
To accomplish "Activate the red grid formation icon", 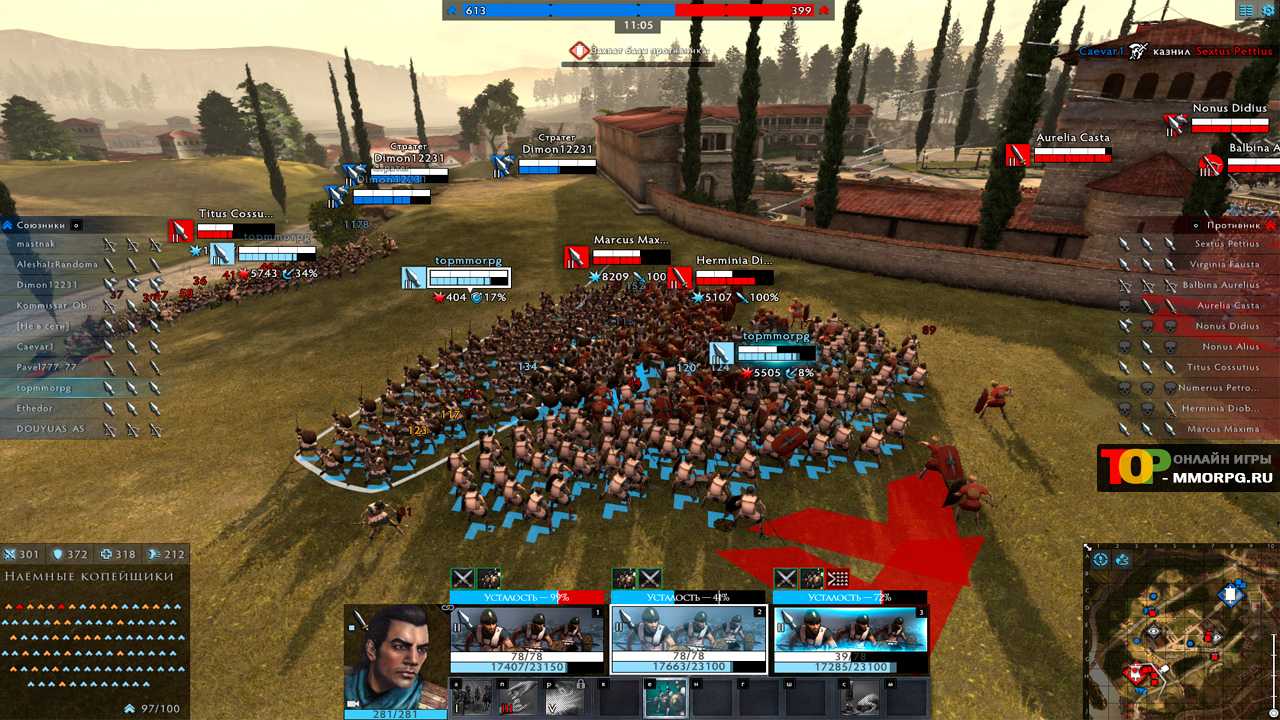I will point(837,578).
